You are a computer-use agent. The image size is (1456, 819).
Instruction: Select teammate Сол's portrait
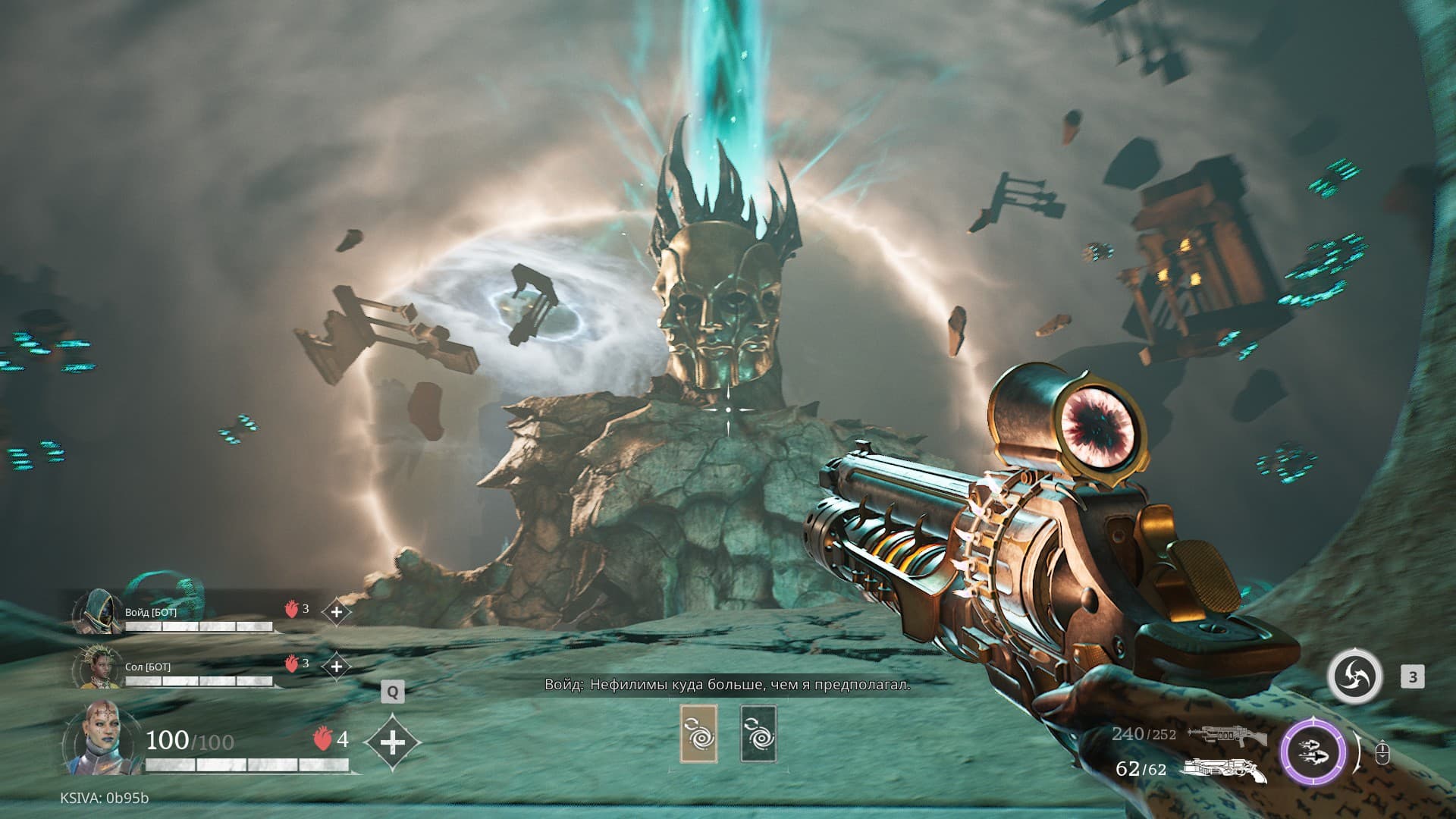(x=97, y=667)
